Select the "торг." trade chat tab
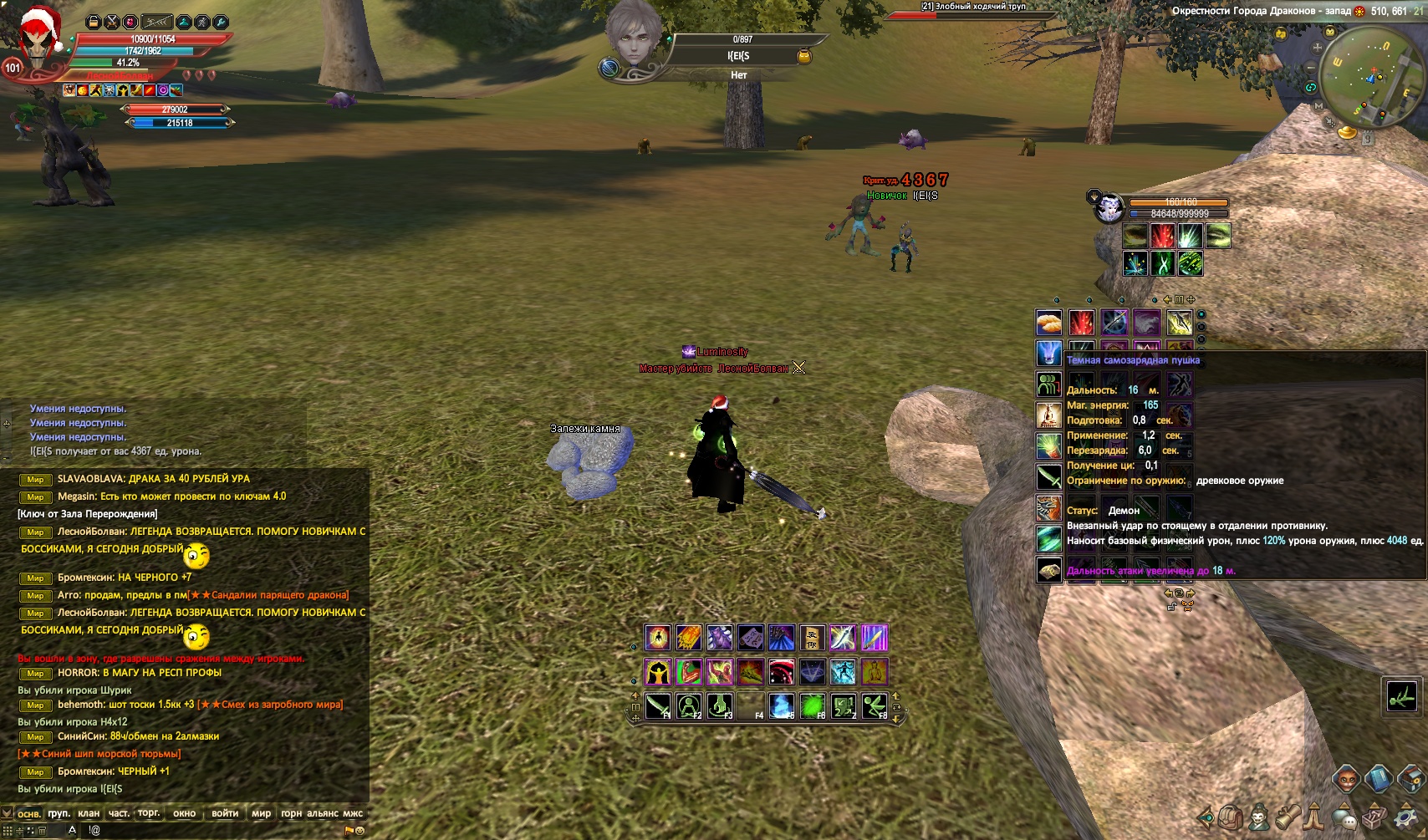This screenshot has height=840, width=1428. (x=149, y=813)
